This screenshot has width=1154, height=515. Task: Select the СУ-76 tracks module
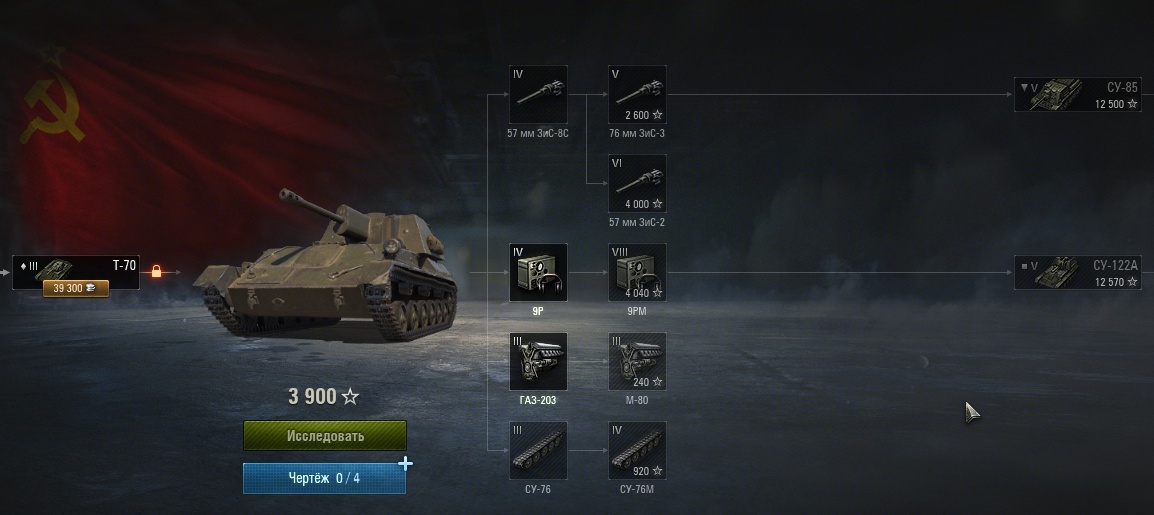point(538,450)
